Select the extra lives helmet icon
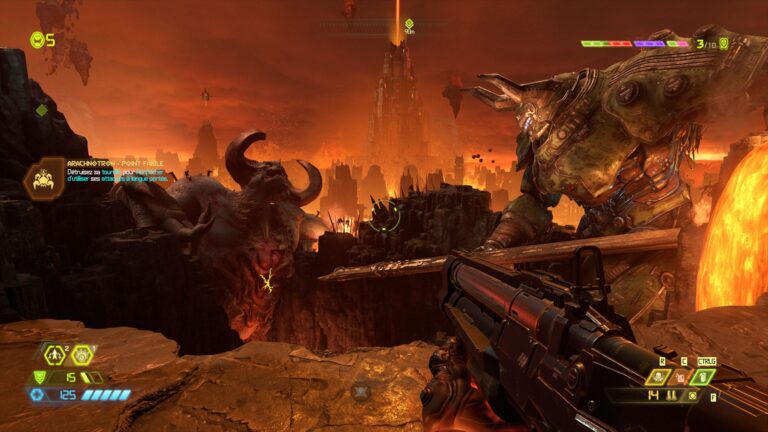The image size is (768, 432). [x=38, y=40]
